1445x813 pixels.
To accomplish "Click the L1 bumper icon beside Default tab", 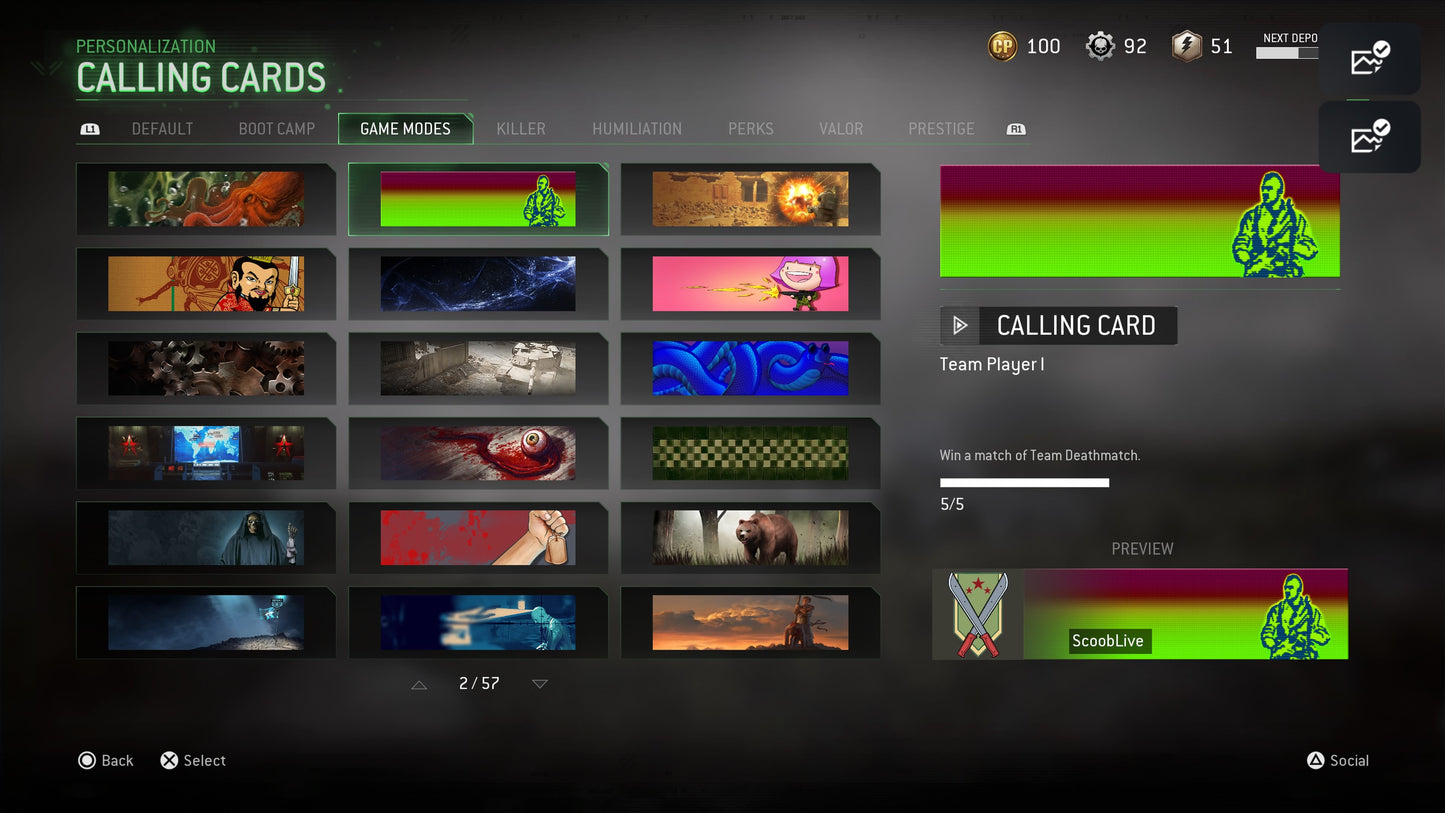I will click(90, 128).
